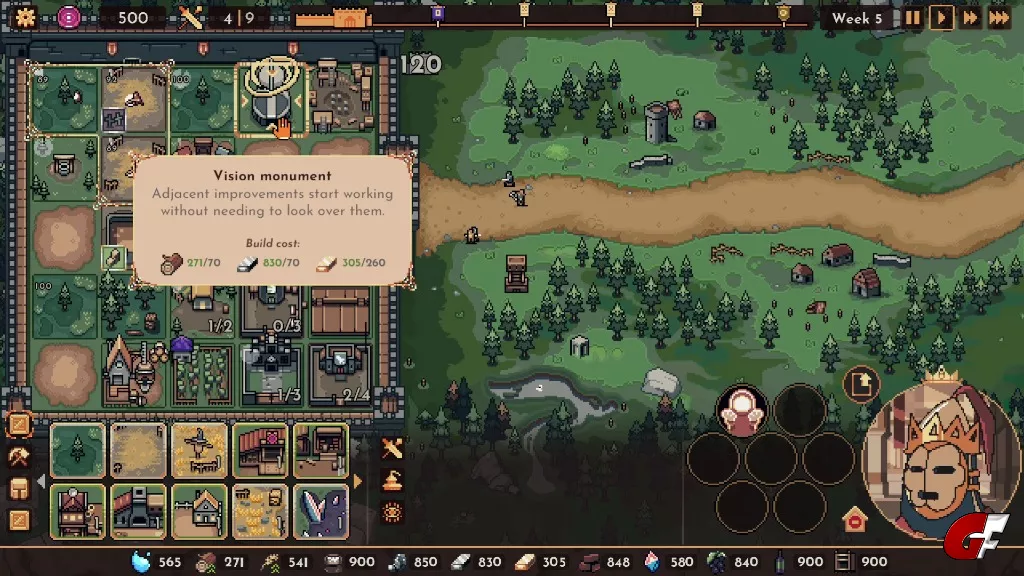
Task: Choose the scarecrow field build card
Action: 199,450
